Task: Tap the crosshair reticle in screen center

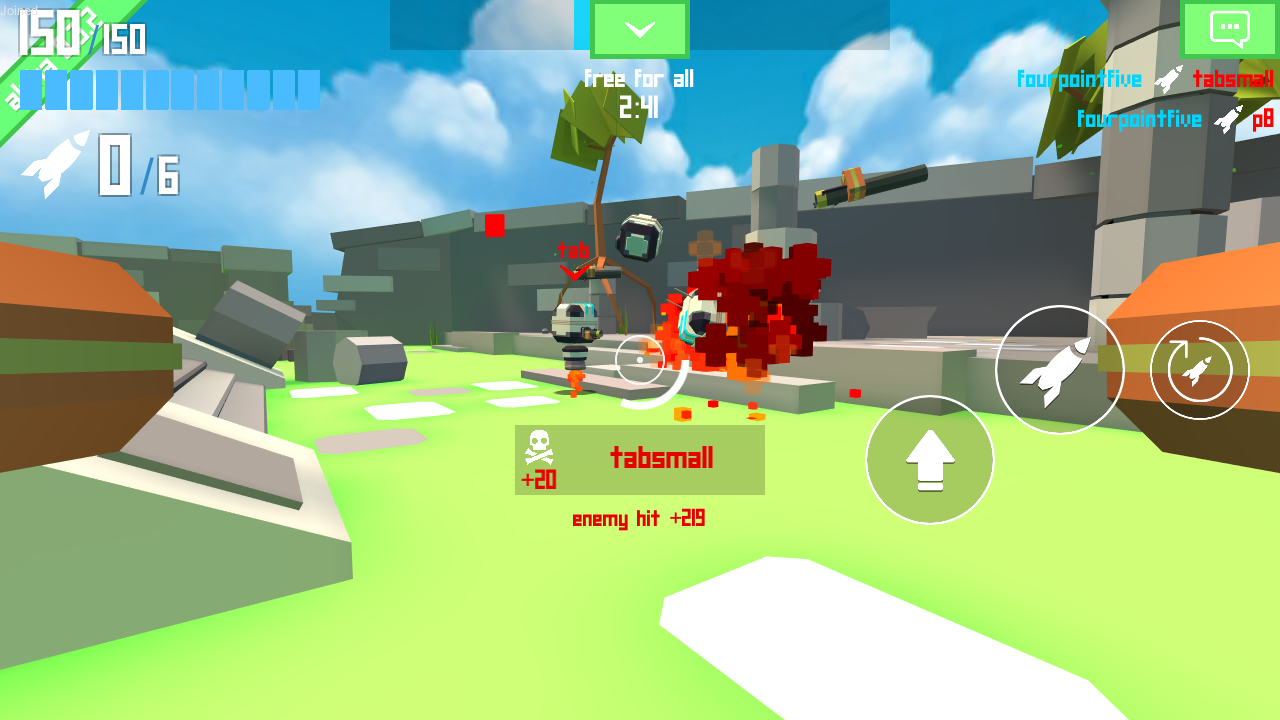Action: (x=640, y=360)
